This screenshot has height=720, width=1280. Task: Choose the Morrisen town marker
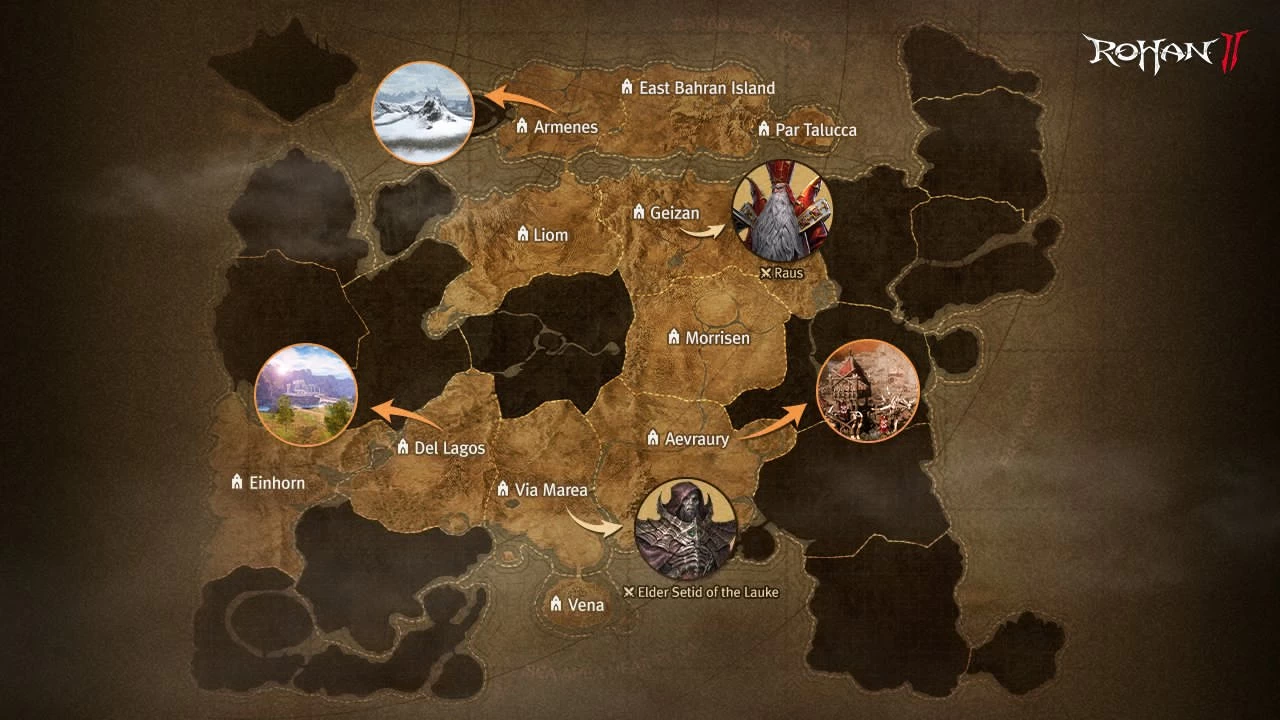coord(674,338)
